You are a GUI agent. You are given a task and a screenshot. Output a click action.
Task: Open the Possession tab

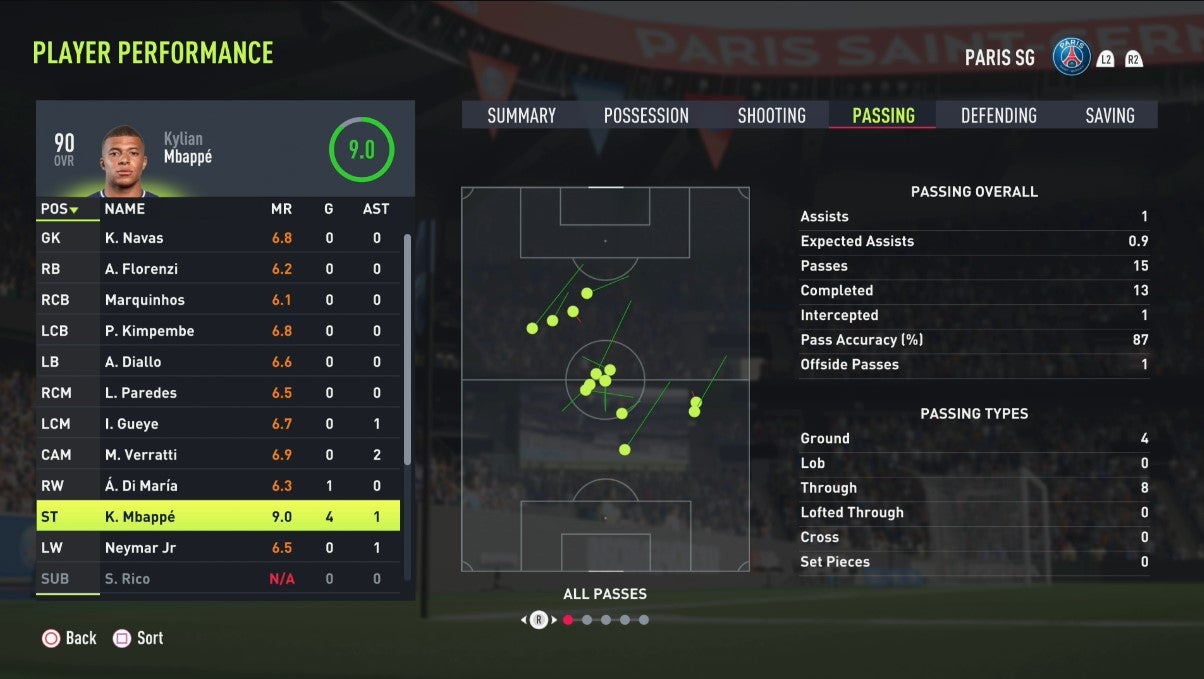click(646, 116)
